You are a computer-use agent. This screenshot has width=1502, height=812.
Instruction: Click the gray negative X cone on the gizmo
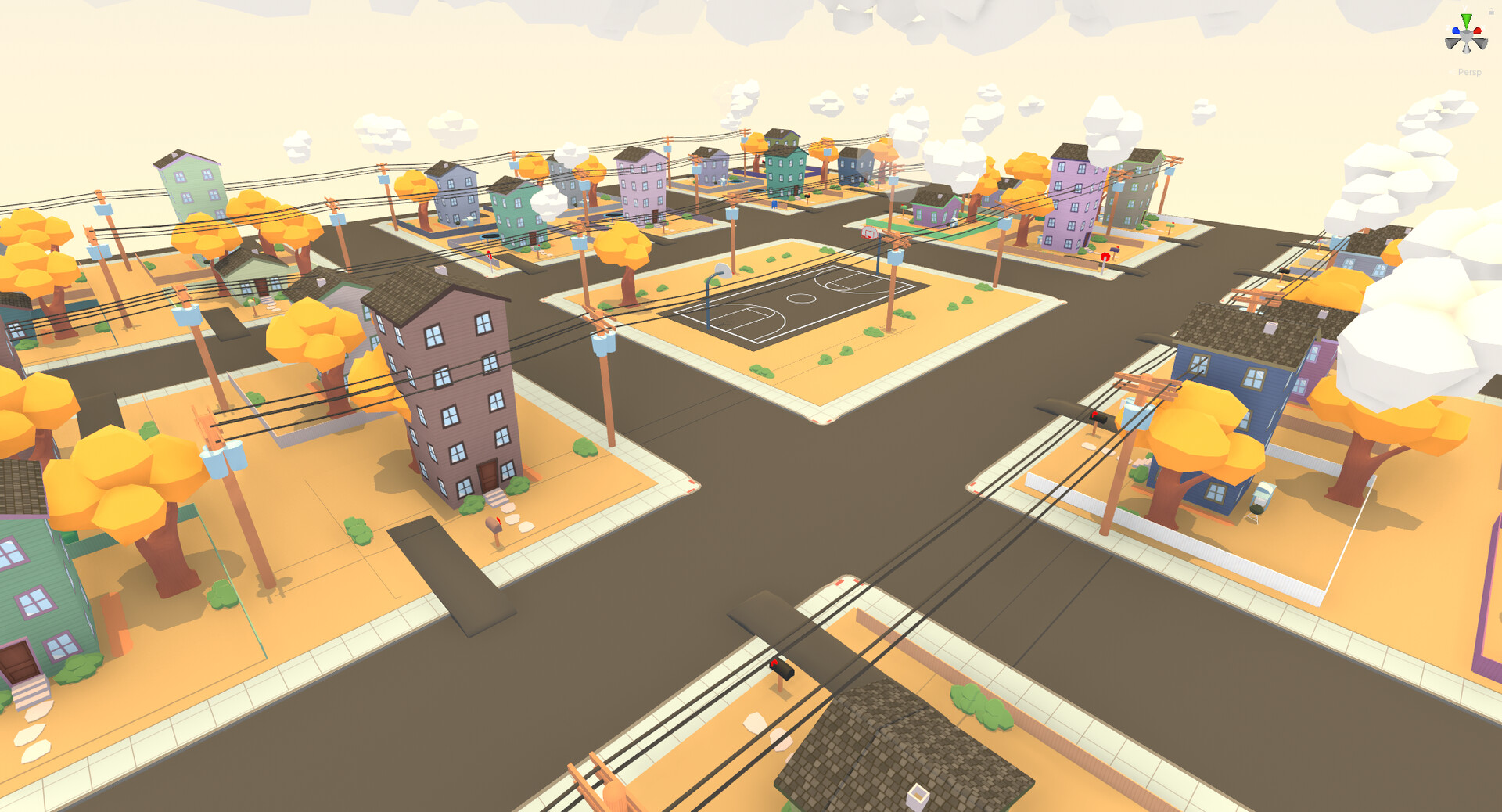1451,43
